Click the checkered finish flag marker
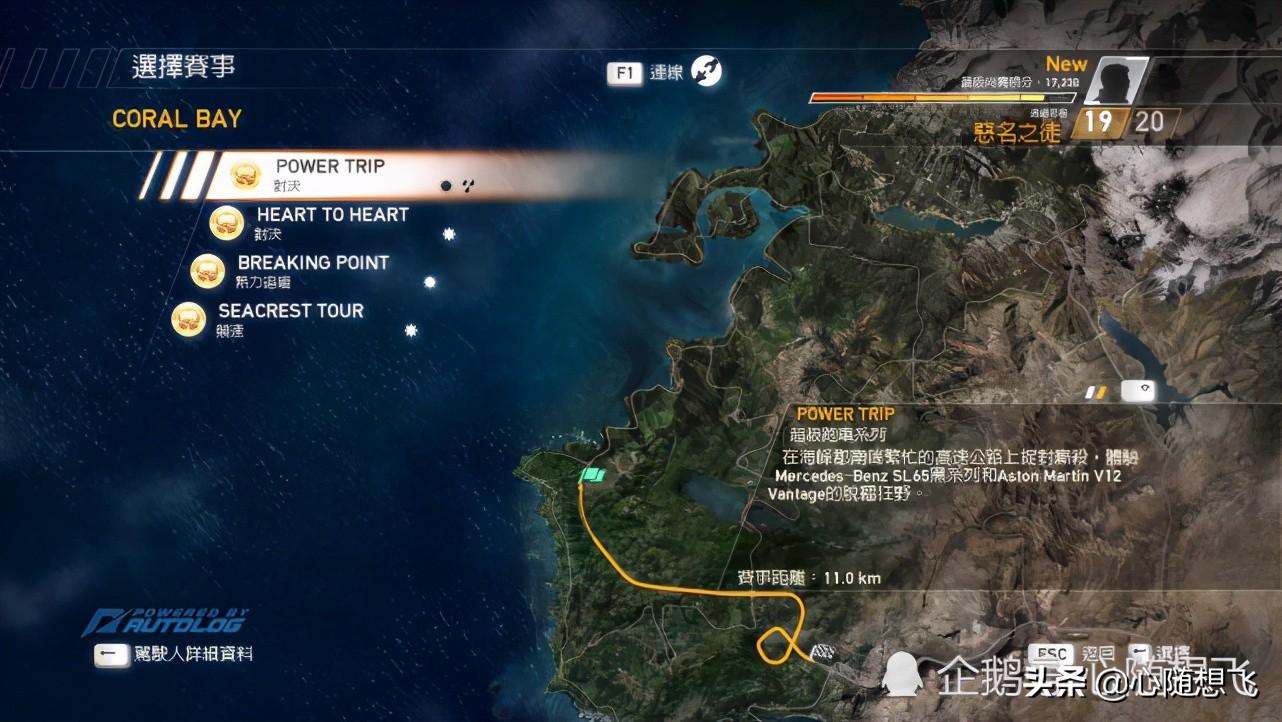The width and height of the screenshot is (1282, 722). pyautogui.click(x=823, y=654)
